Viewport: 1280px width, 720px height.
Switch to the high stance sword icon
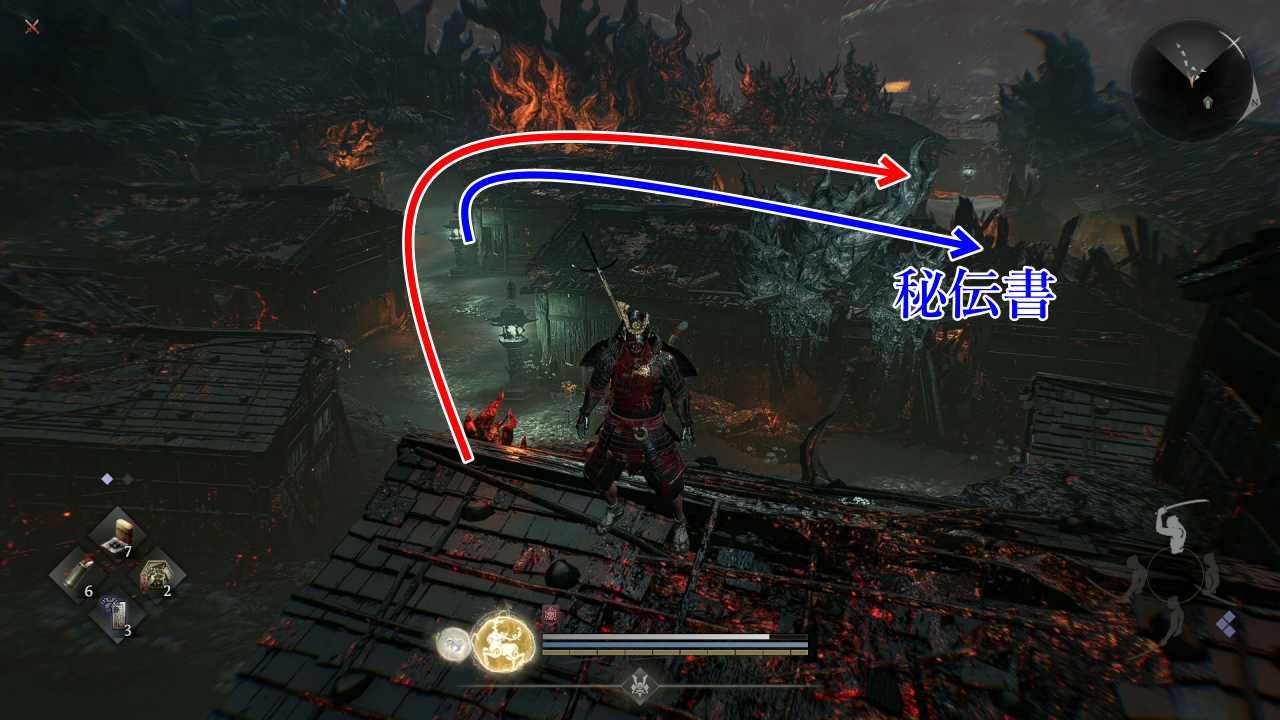pos(1172,522)
